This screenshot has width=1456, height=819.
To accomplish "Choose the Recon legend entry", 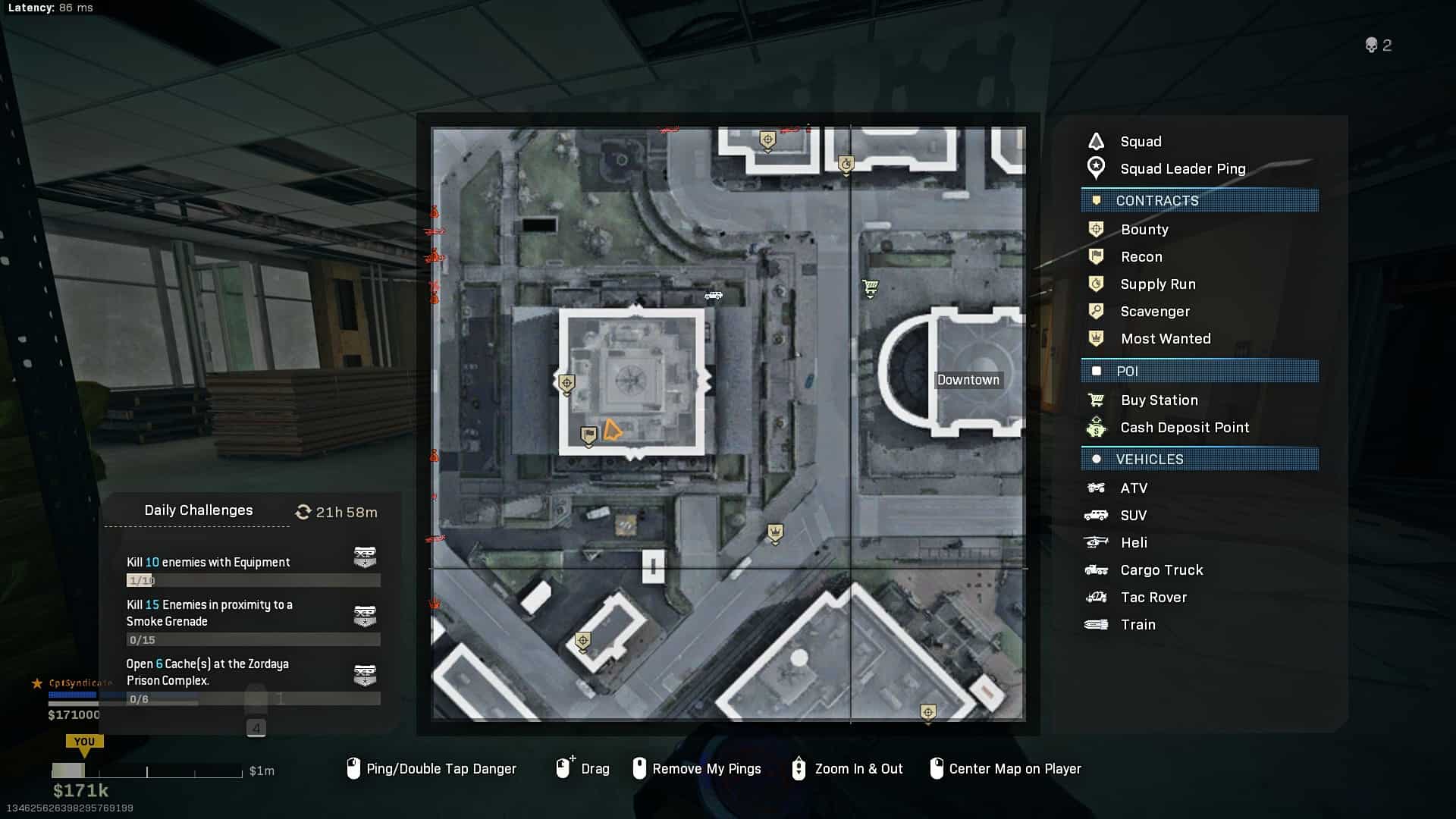I will pos(1141,257).
